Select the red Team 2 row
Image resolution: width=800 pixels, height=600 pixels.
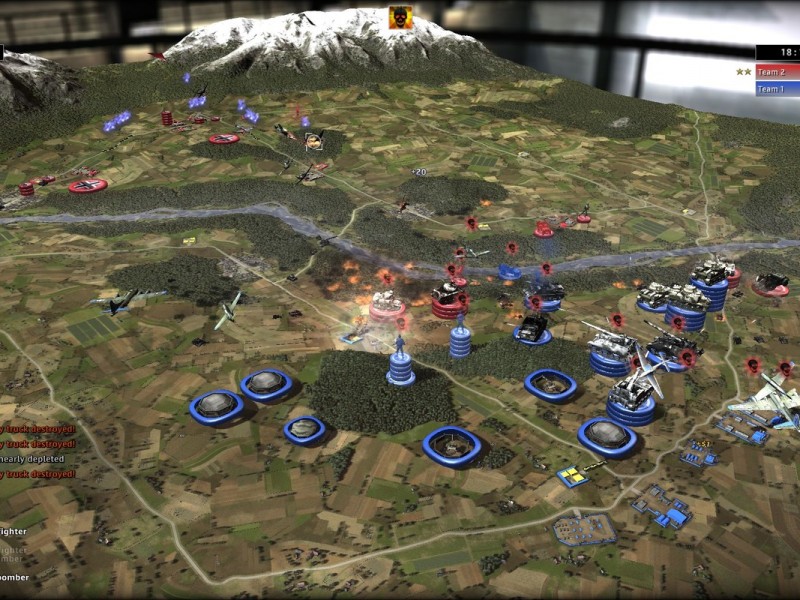point(777,72)
